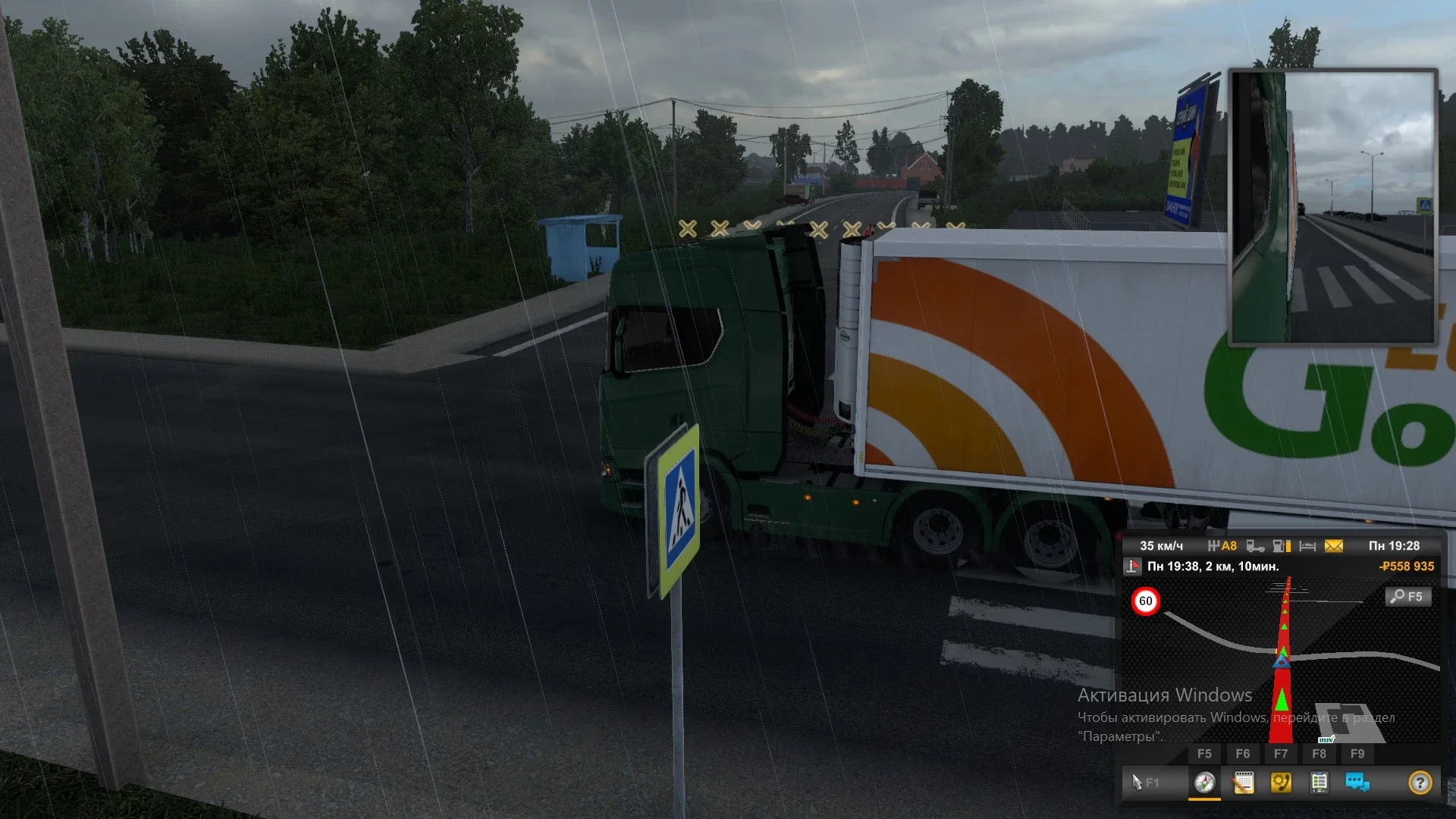Viewport: 1456px width, 819px height.
Task: Open the chat messages icon
Action: [x=1356, y=783]
